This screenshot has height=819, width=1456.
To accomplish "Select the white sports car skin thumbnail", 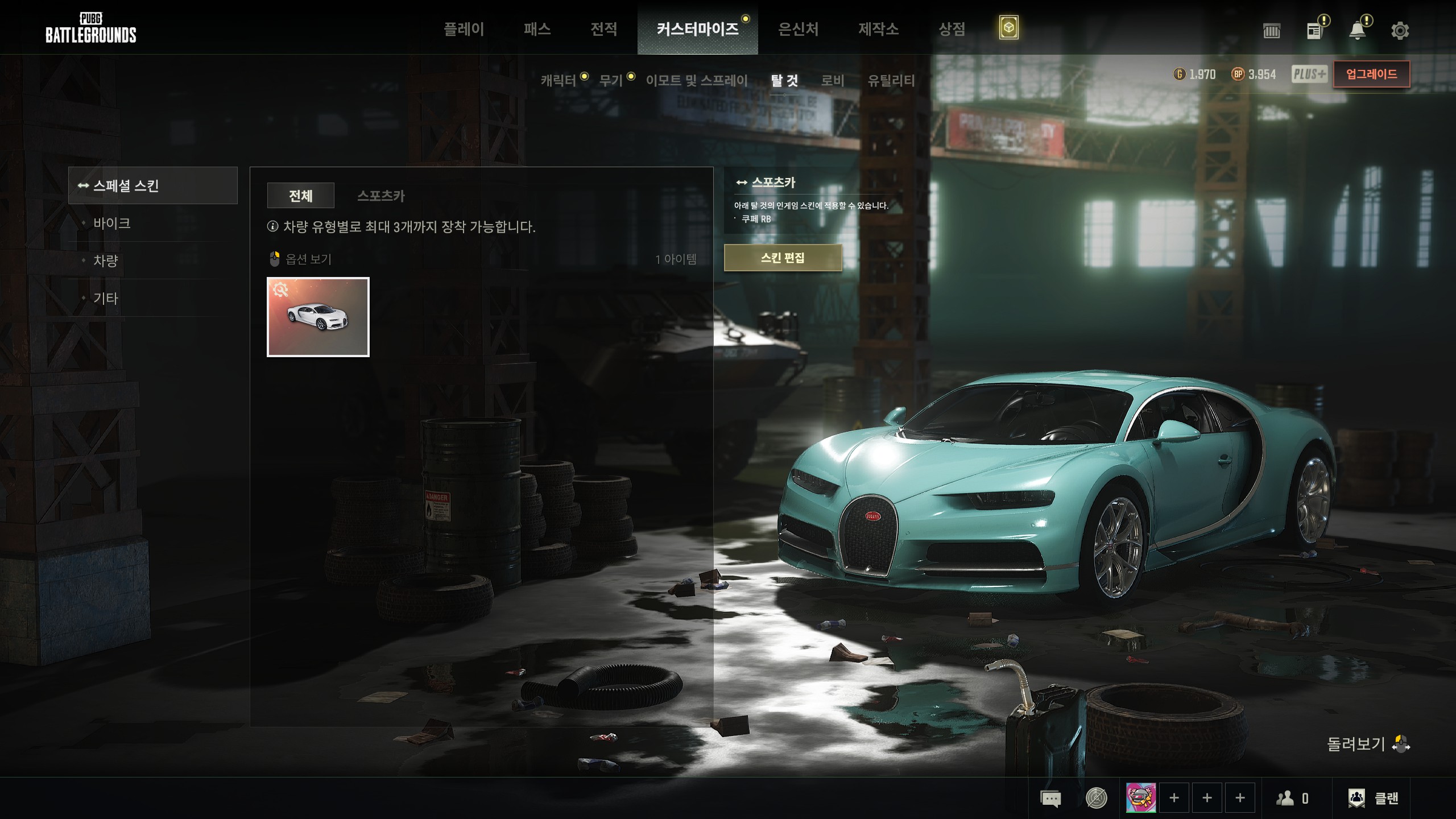I will click(x=318, y=317).
